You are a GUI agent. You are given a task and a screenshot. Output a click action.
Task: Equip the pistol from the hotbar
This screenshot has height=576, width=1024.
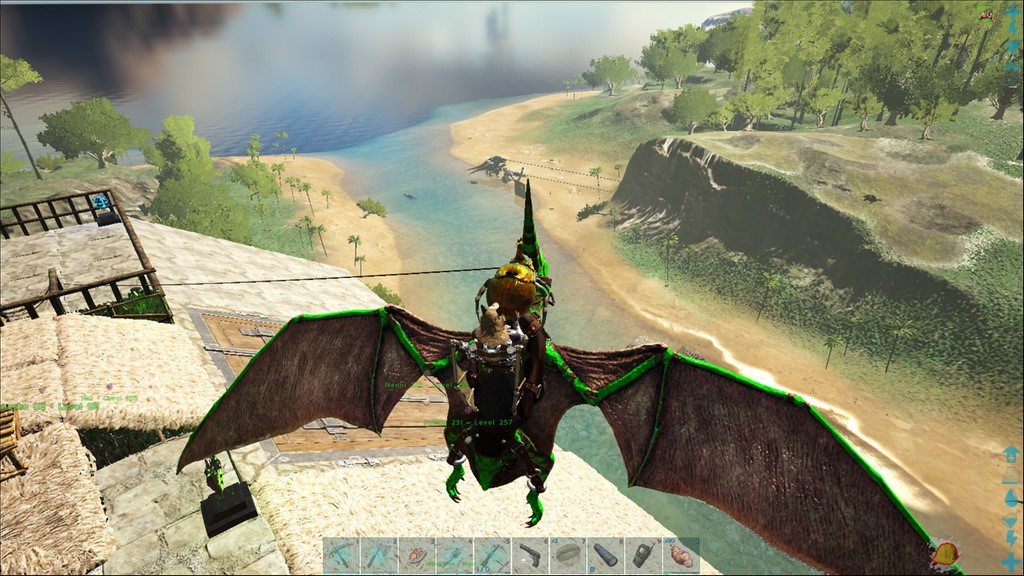click(x=530, y=555)
